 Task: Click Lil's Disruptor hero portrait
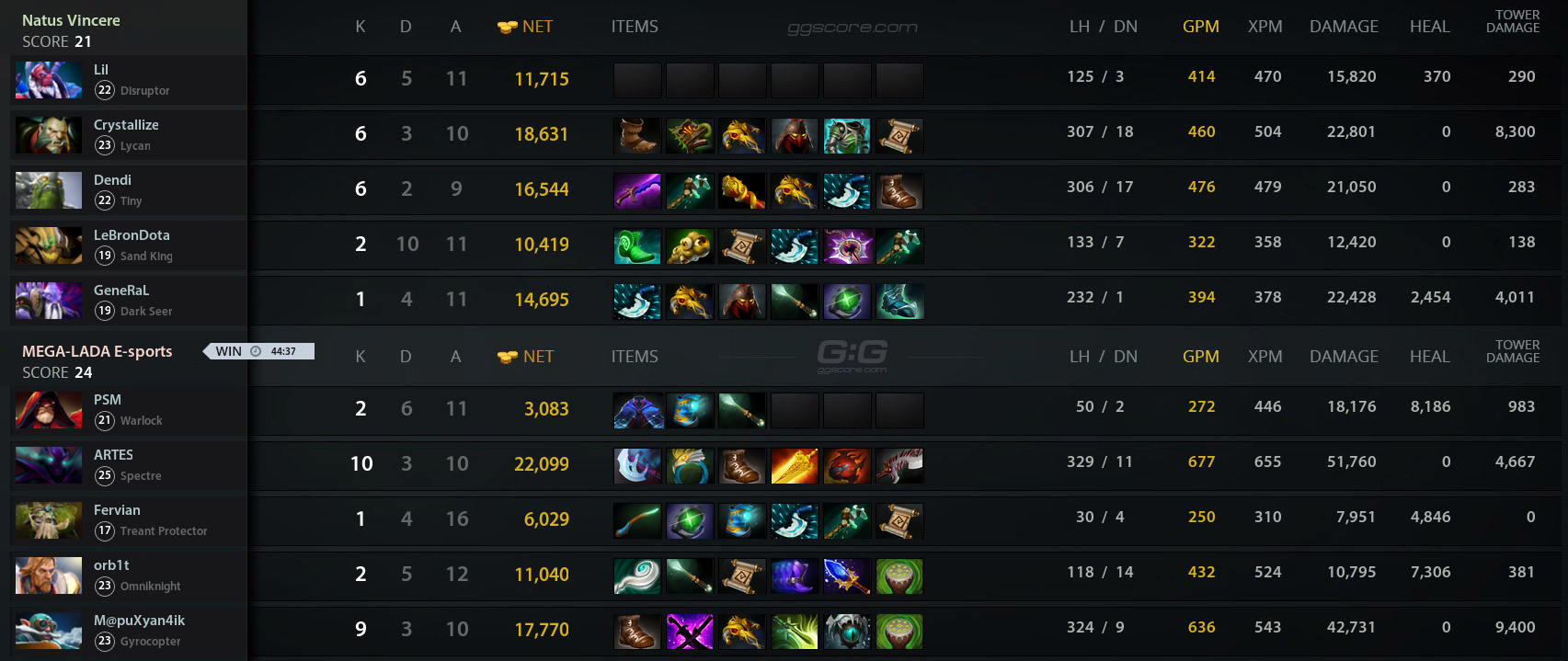(49, 80)
